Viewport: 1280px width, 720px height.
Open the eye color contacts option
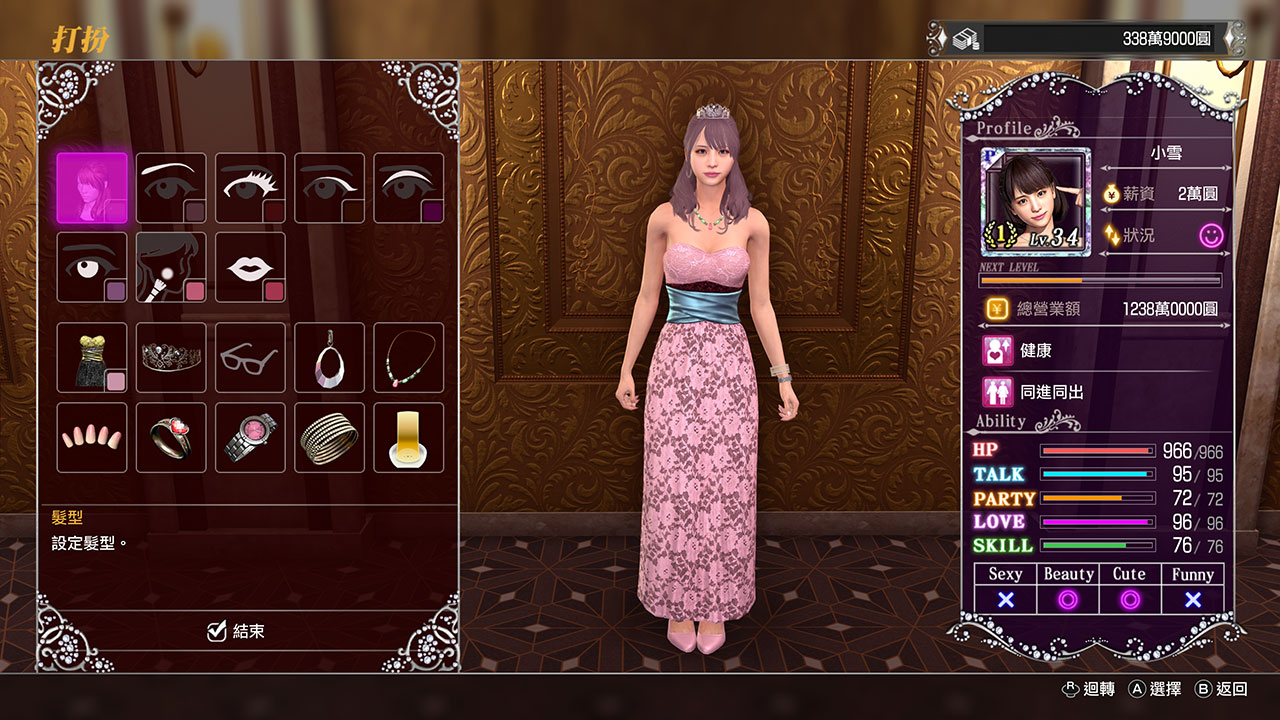92,267
